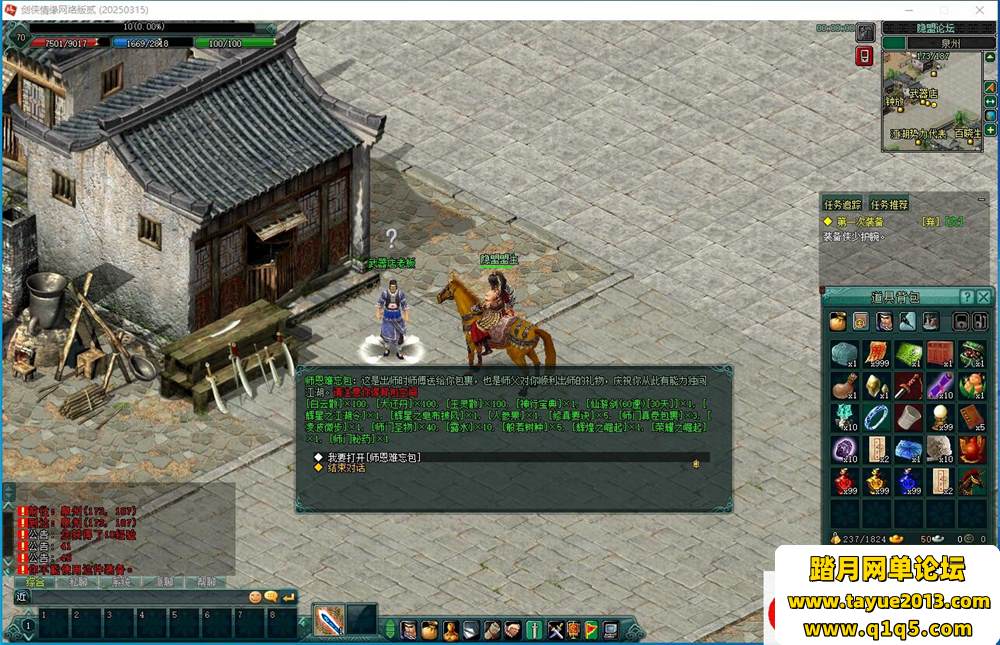Screen dimensions: 1000x645
Task: Choose the 我要打开[师恩难忘包] dialogue option
Action: 374,457
